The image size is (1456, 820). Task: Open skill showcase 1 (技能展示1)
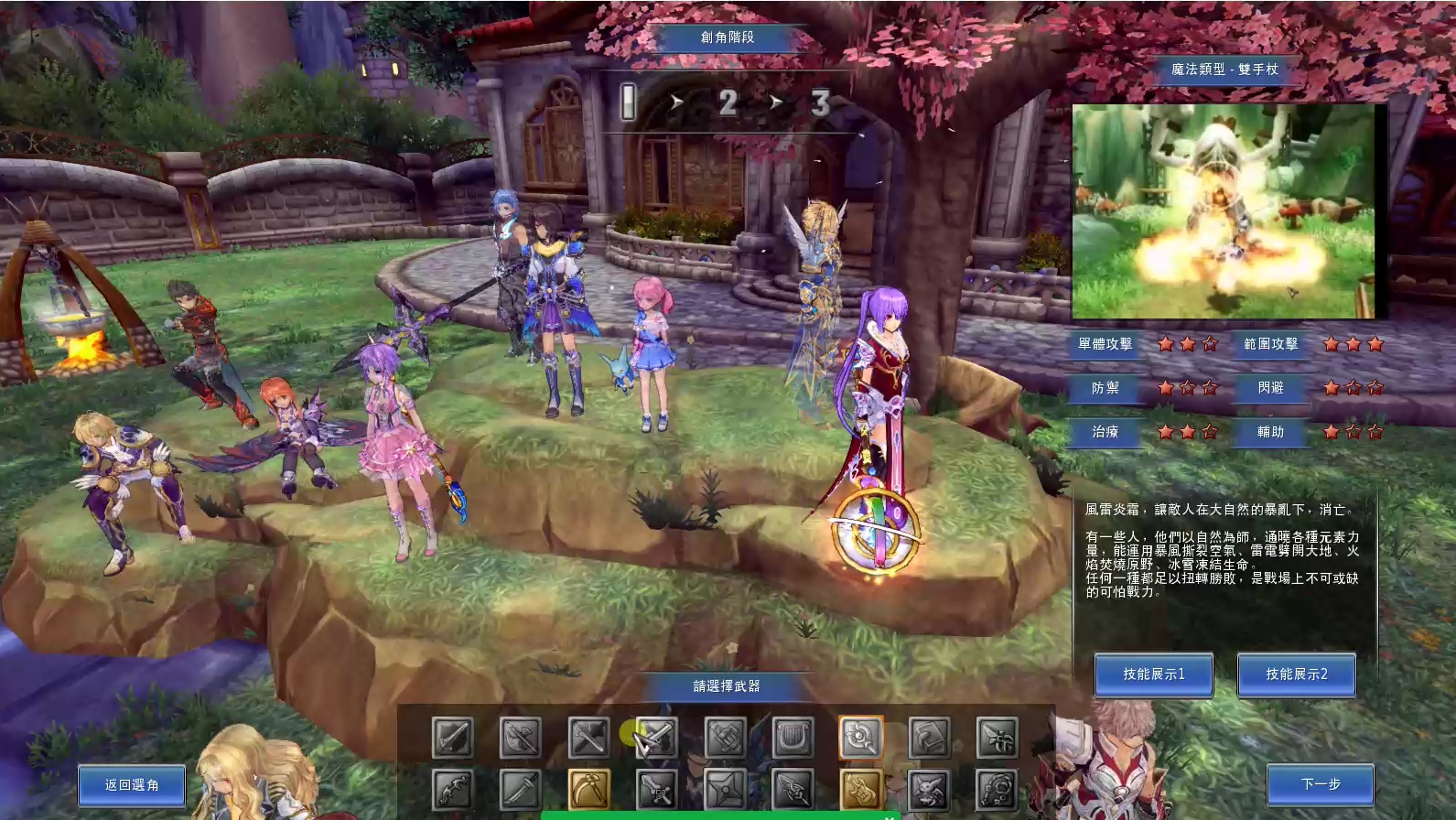click(x=1154, y=674)
